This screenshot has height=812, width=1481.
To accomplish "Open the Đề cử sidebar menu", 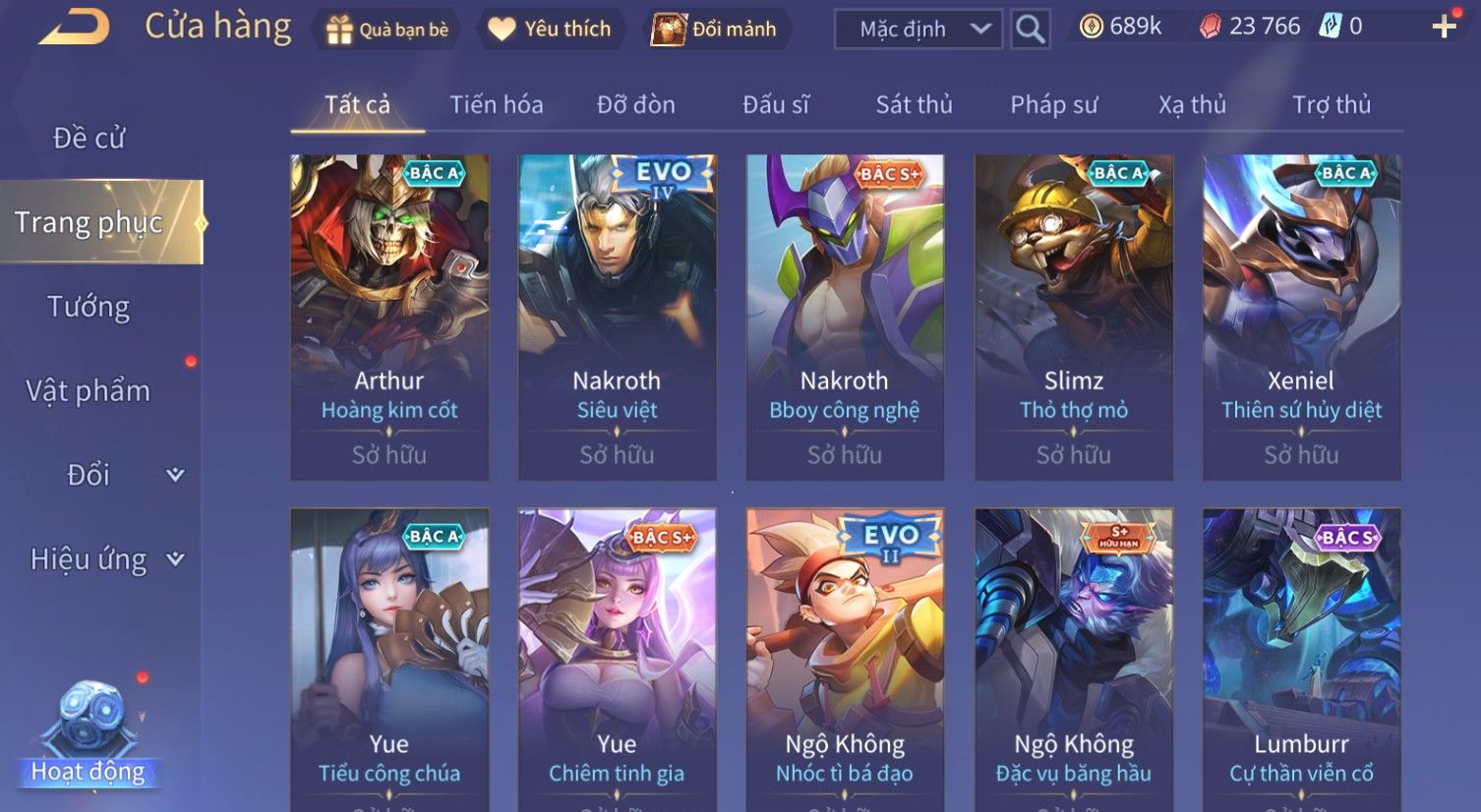I will pos(89,139).
